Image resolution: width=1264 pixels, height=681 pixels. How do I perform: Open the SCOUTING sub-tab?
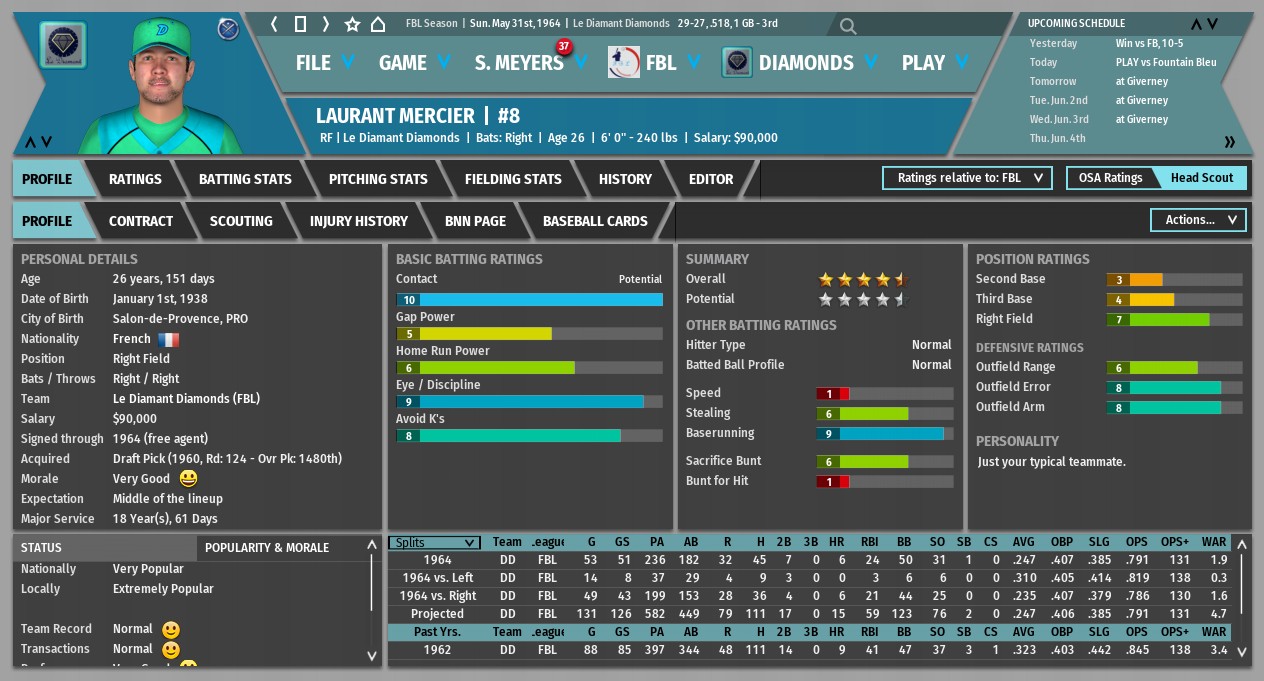tap(241, 221)
